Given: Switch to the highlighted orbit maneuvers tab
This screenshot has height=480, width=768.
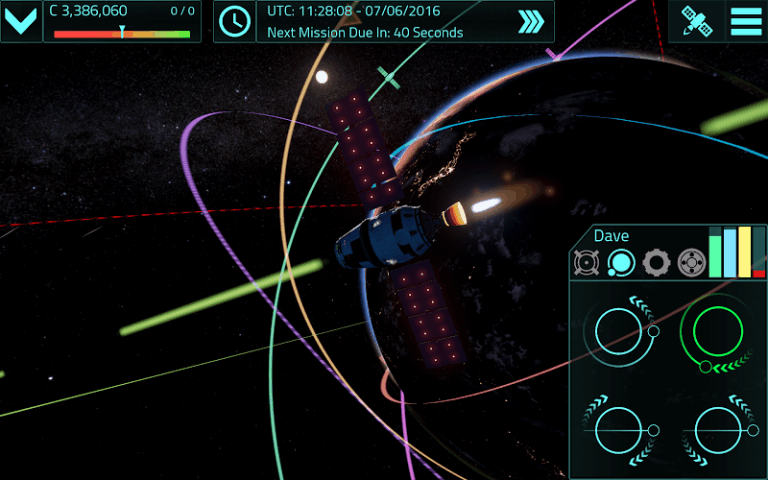Looking at the screenshot, I should tap(621, 263).
